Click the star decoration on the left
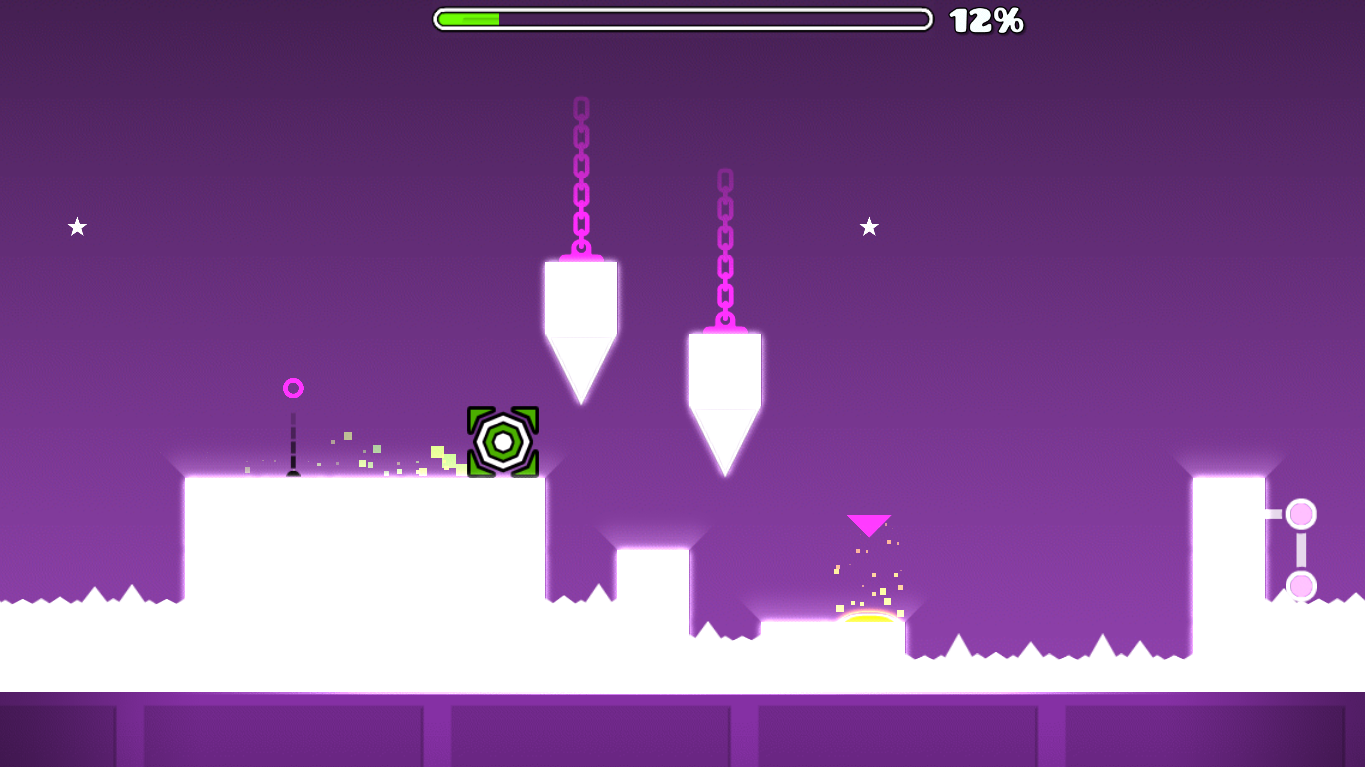1365x767 pixels. tap(75, 227)
